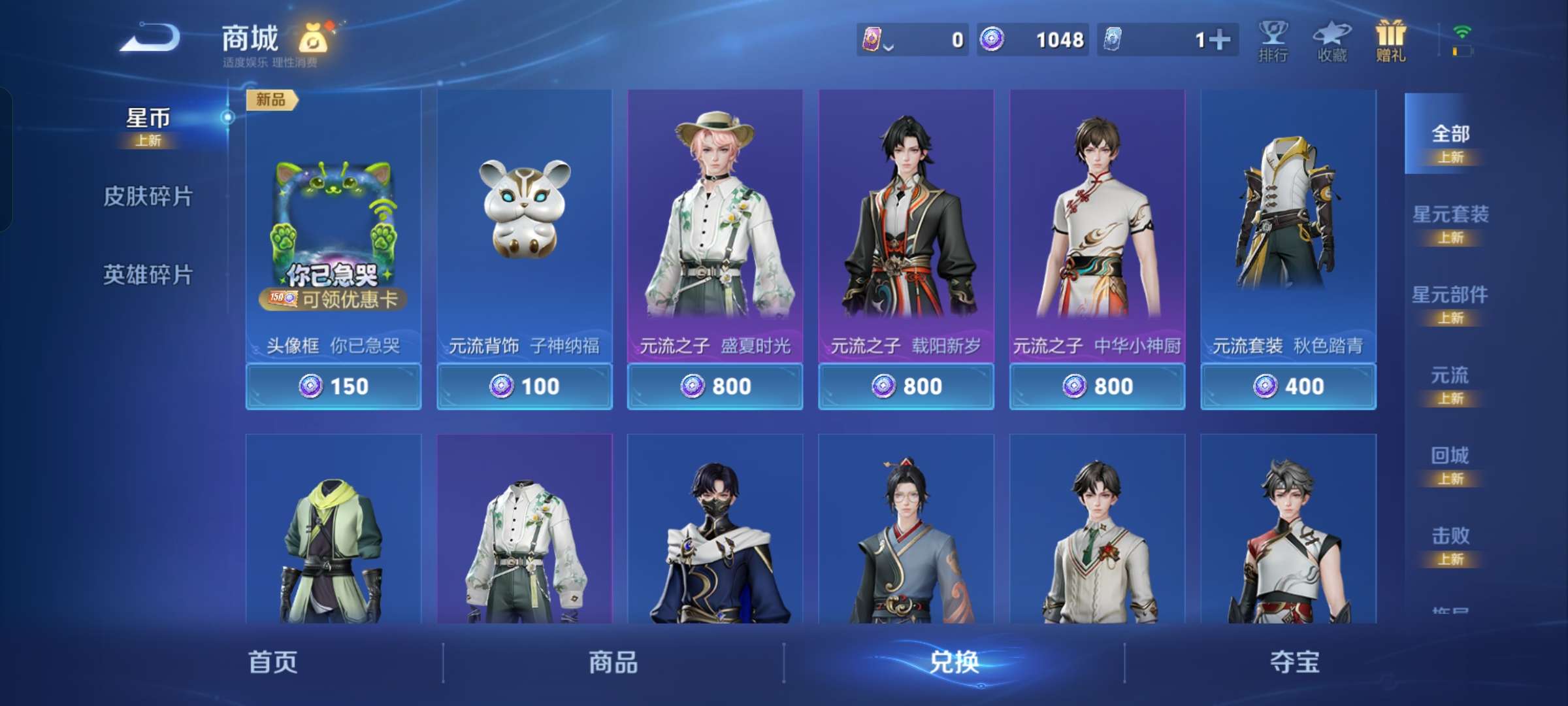The image size is (1568, 706).
Task: Open the 收藏 favorites star icon
Action: tap(1333, 39)
